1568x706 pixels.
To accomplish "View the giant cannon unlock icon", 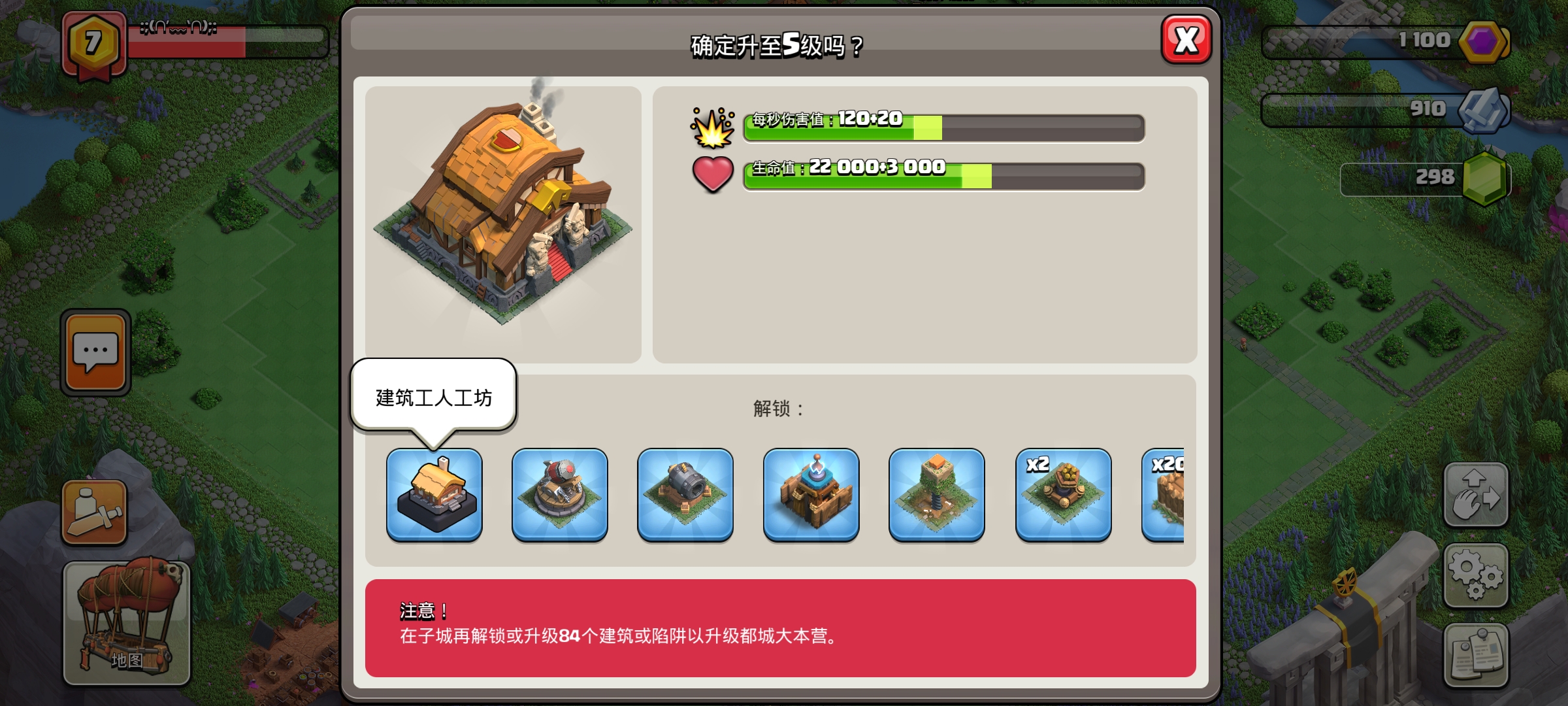I will click(x=683, y=495).
